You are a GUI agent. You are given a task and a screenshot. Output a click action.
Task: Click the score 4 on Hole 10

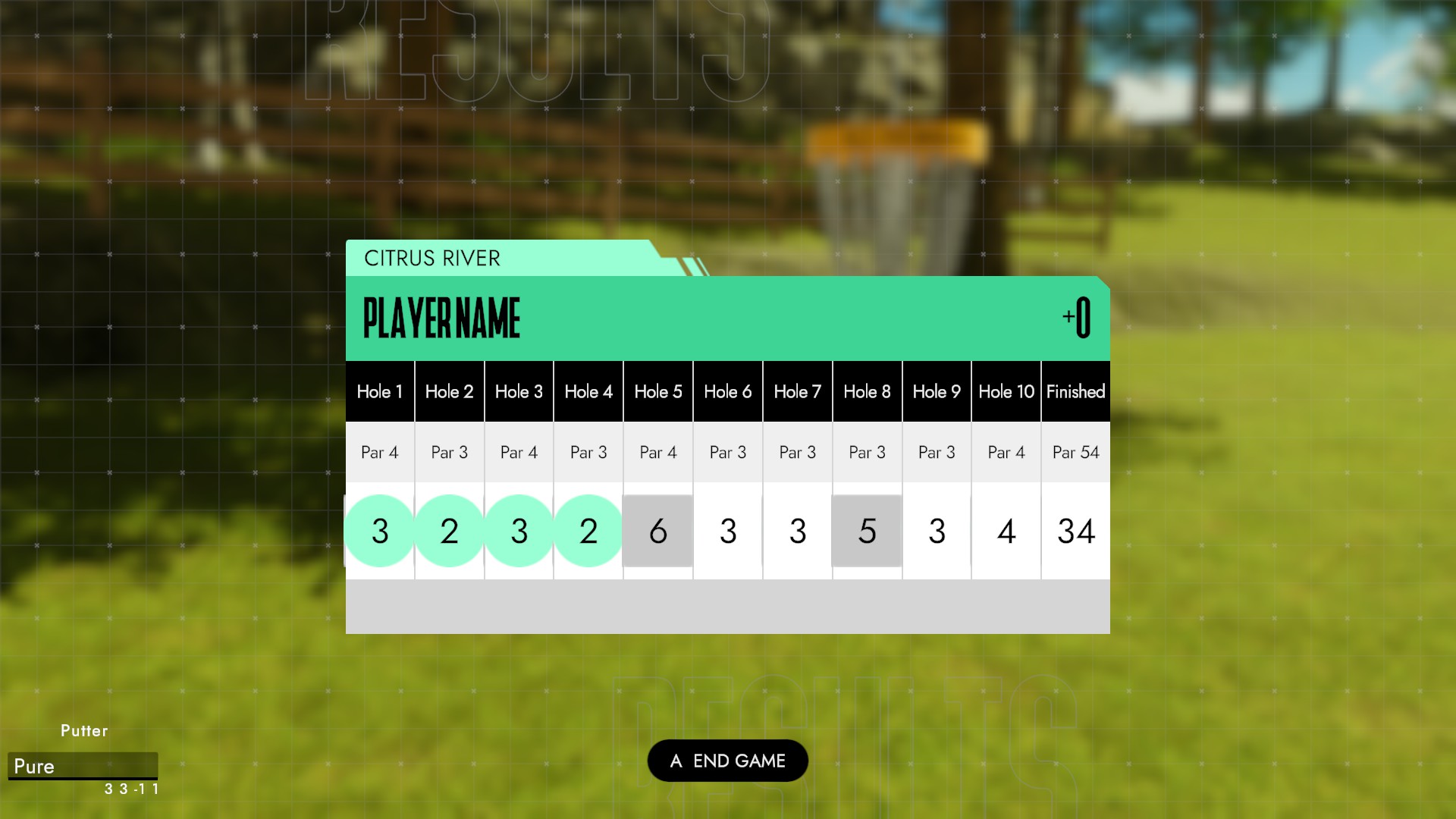point(1006,531)
